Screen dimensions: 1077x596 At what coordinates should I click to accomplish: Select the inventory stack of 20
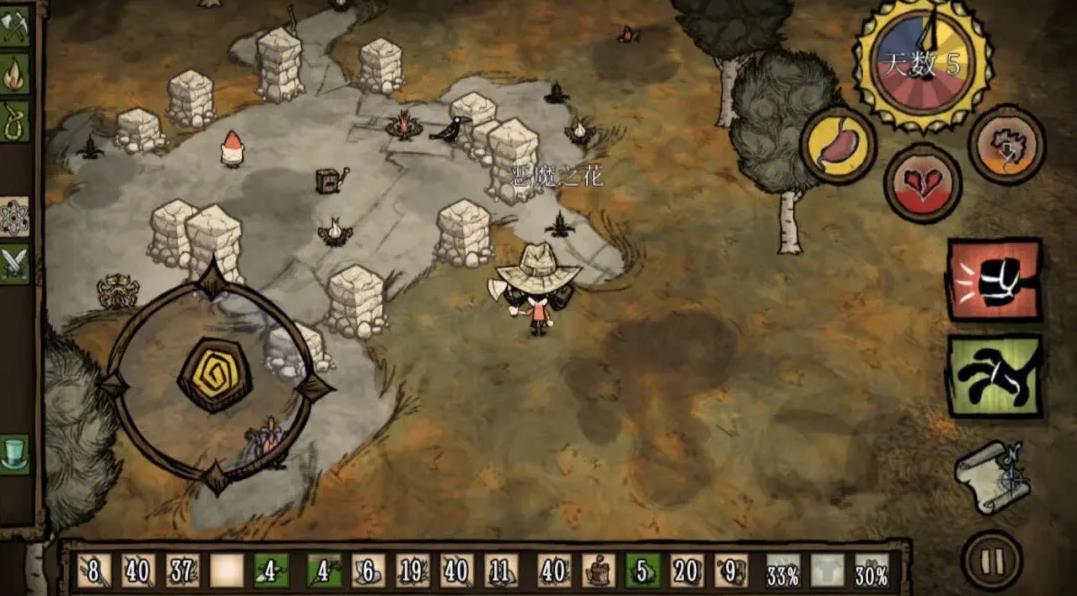coord(687,571)
